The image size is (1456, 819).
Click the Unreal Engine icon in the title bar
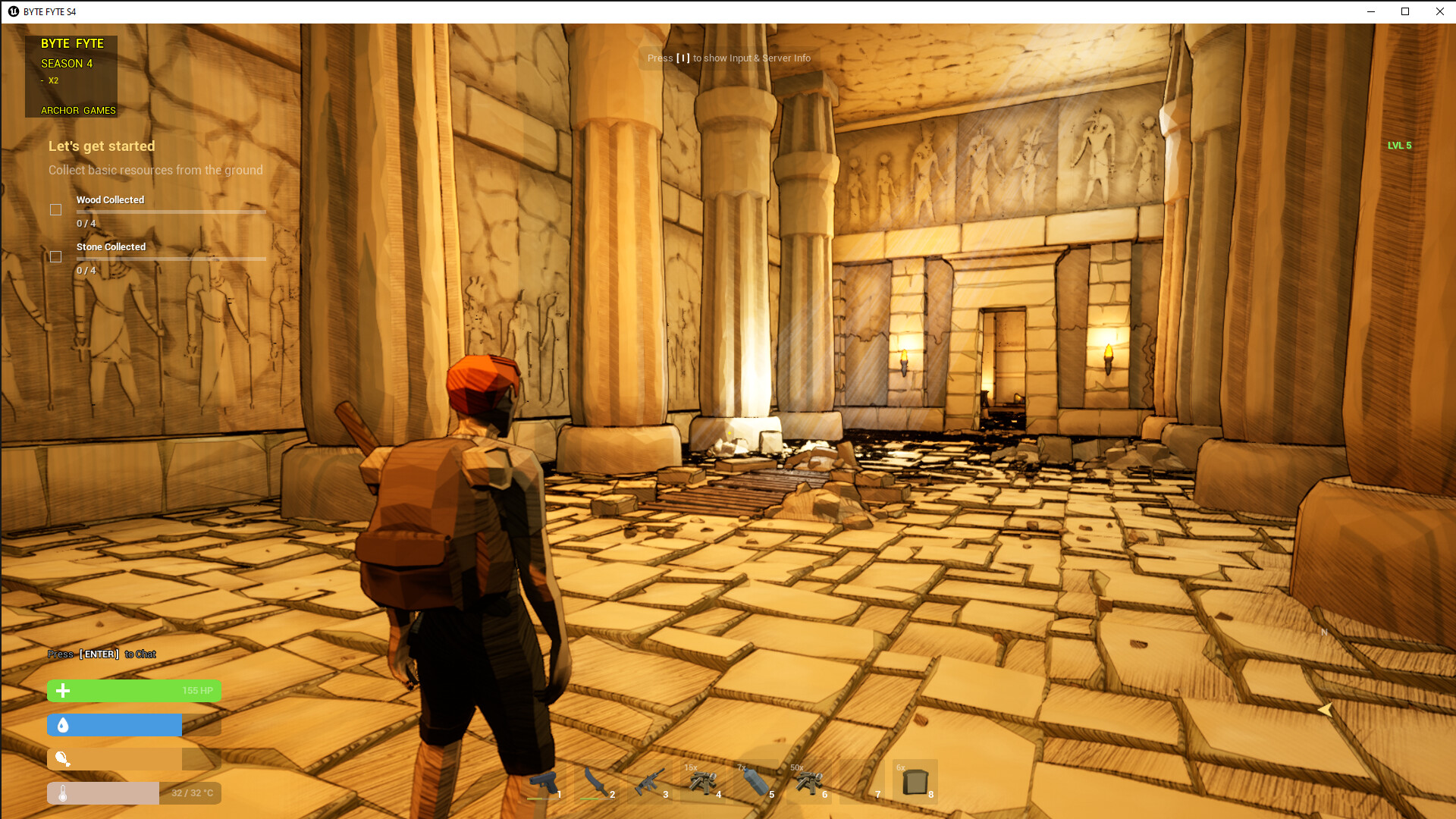(x=13, y=11)
